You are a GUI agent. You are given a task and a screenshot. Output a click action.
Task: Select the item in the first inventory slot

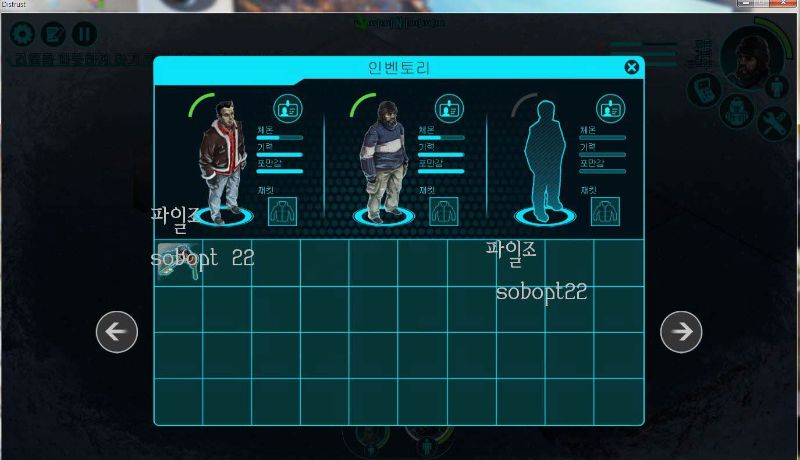[177, 261]
